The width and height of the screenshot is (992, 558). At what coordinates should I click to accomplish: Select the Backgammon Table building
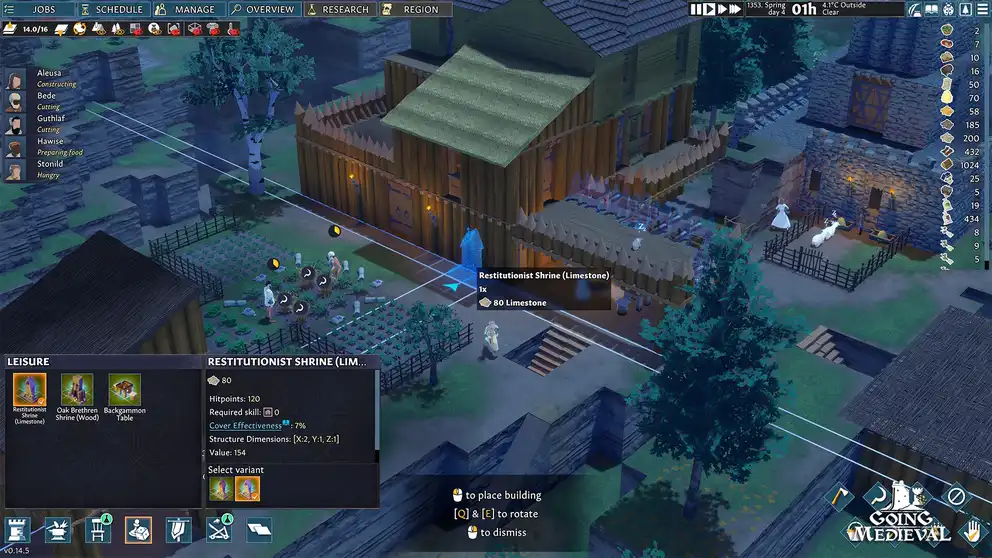point(125,397)
